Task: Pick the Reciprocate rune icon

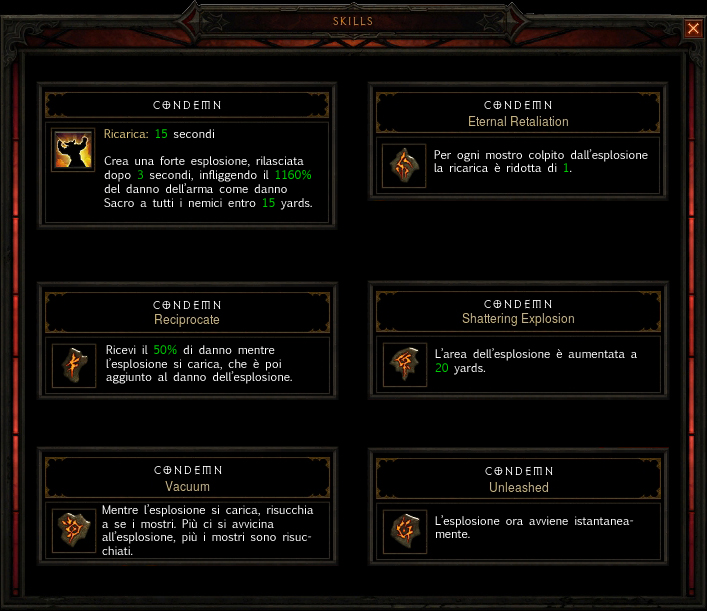Action: (73, 365)
